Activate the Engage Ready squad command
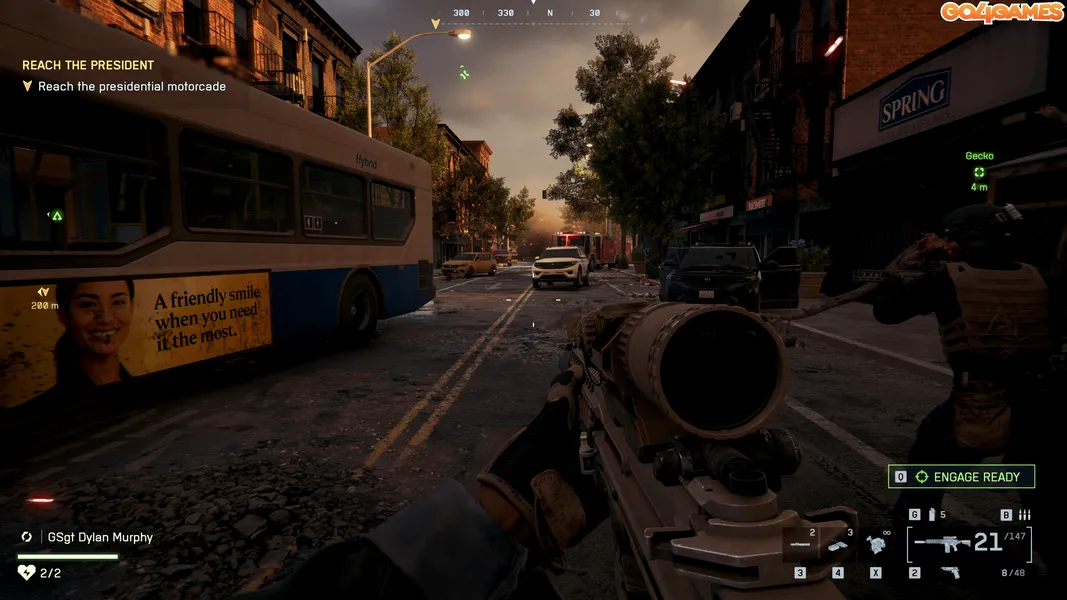This screenshot has width=1067, height=600. pyautogui.click(x=961, y=477)
